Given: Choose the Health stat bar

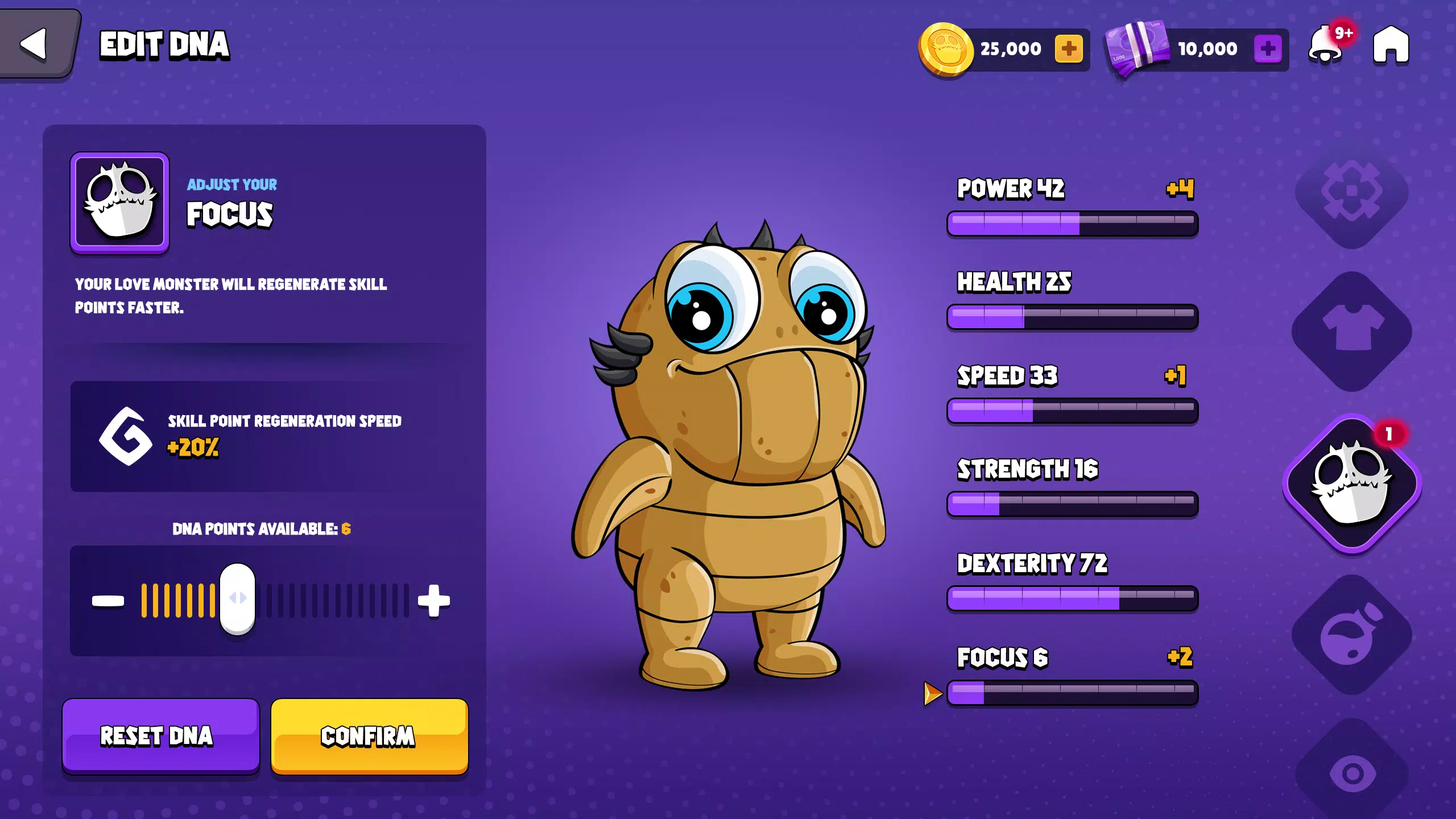Looking at the screenshot, I should pos(1072,316).
